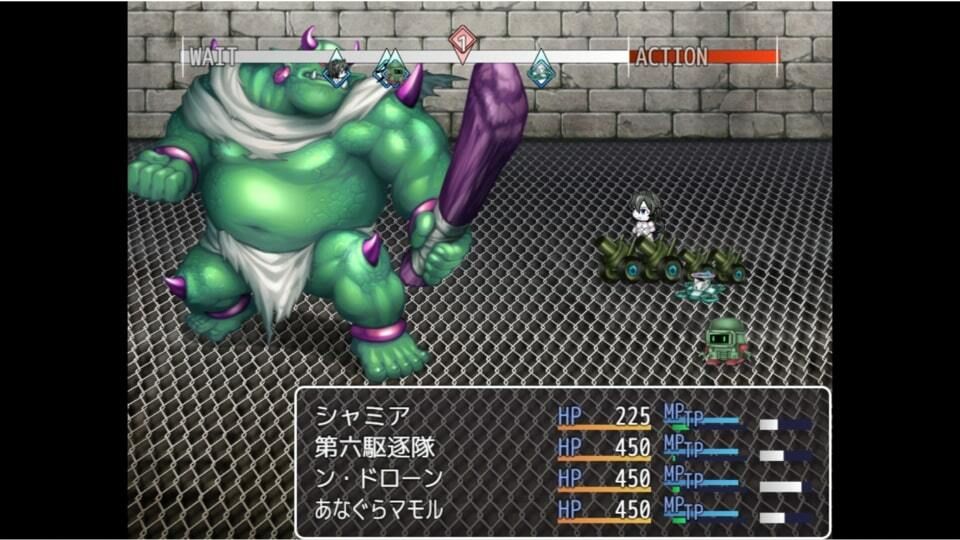960x540 pixels.
Task: Select あなぐらマモル in the party list
Action: (378, 509)
